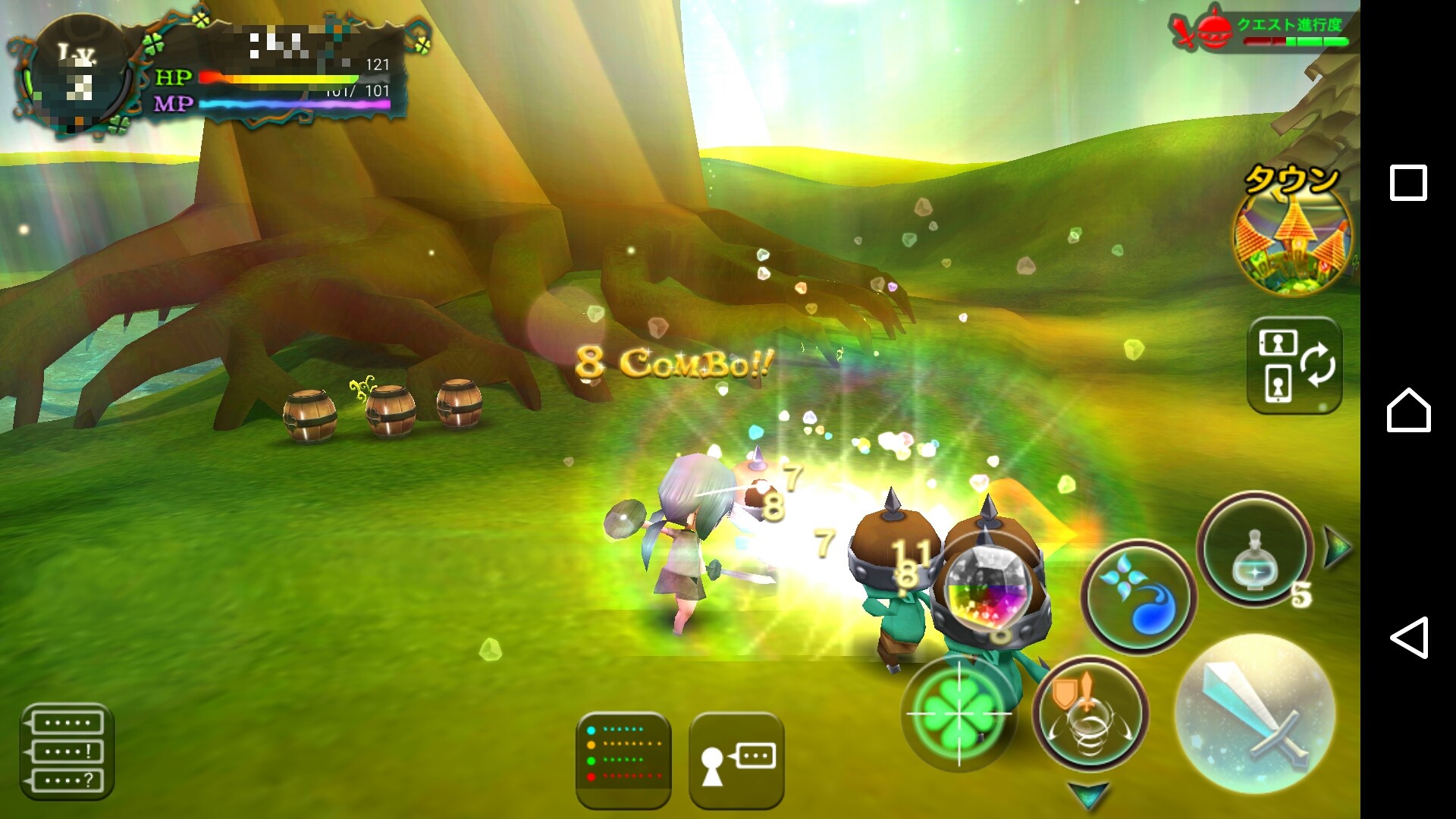Open the chat phrases menu
The image size is (1456, 819).
[x=67, y=751]
